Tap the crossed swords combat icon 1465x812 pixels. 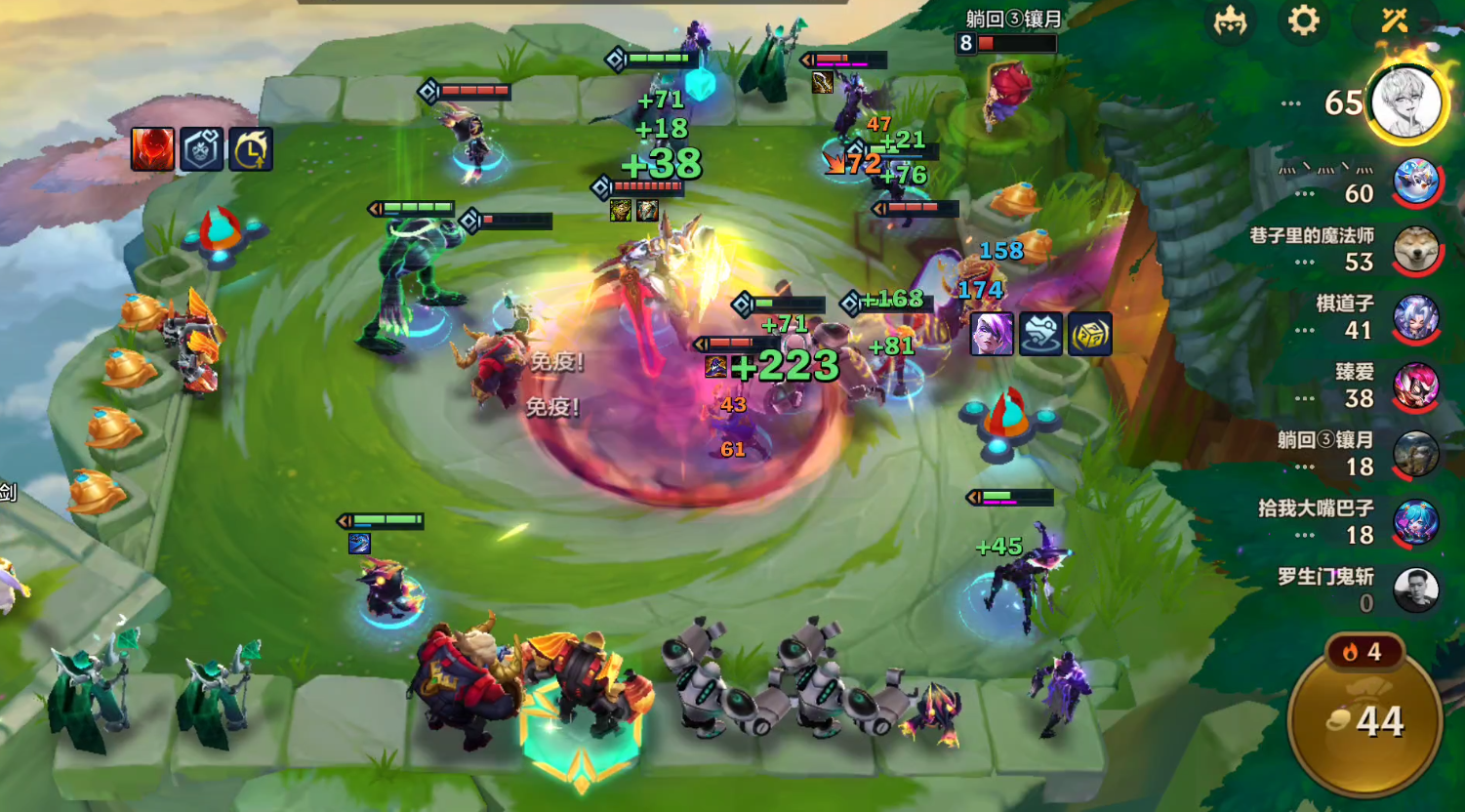(x=1394, y=20)
